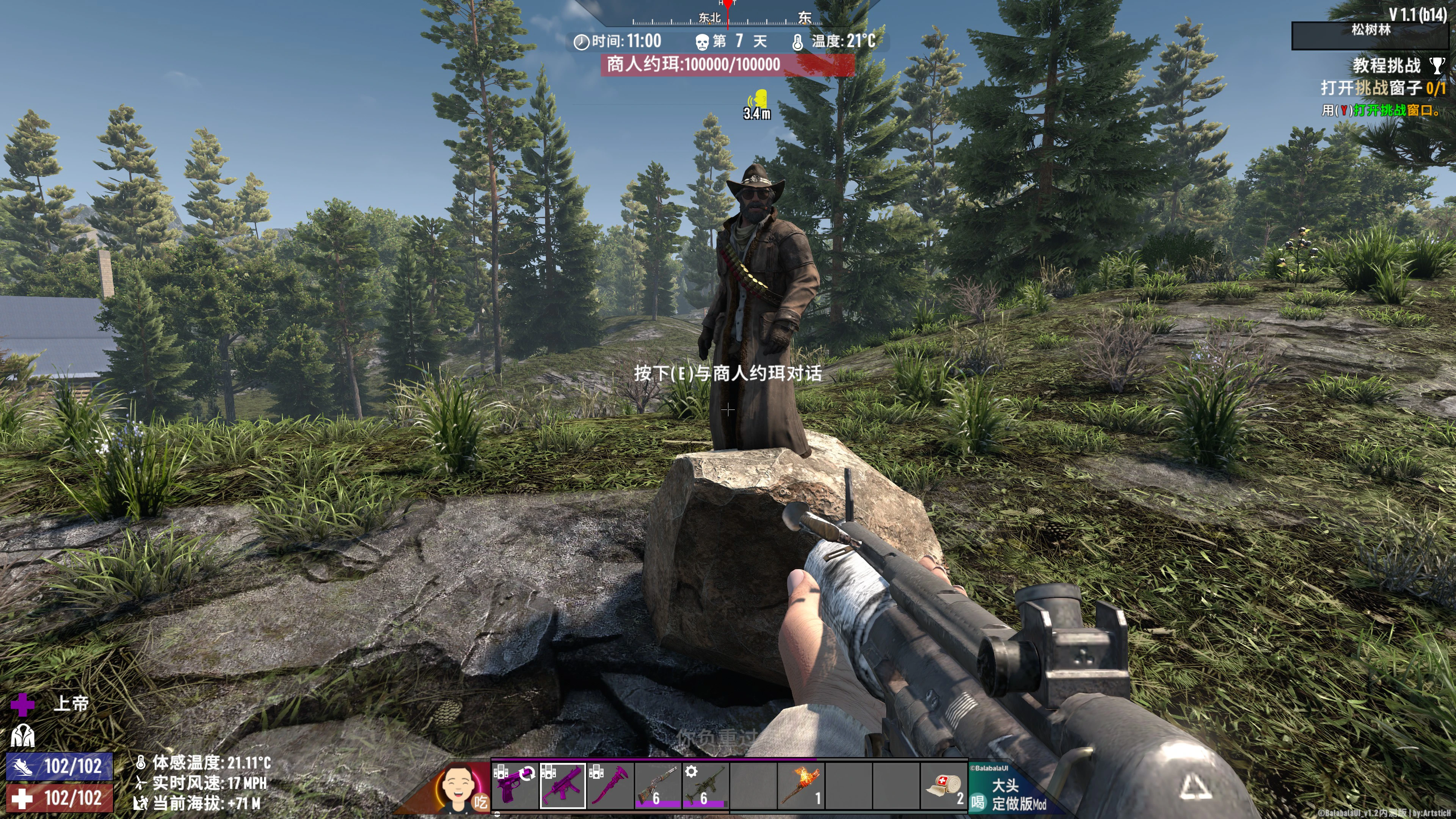Equip the lever-action rifle in hotbar
The image size is (1456, 819).
click(x=657, y=786)
